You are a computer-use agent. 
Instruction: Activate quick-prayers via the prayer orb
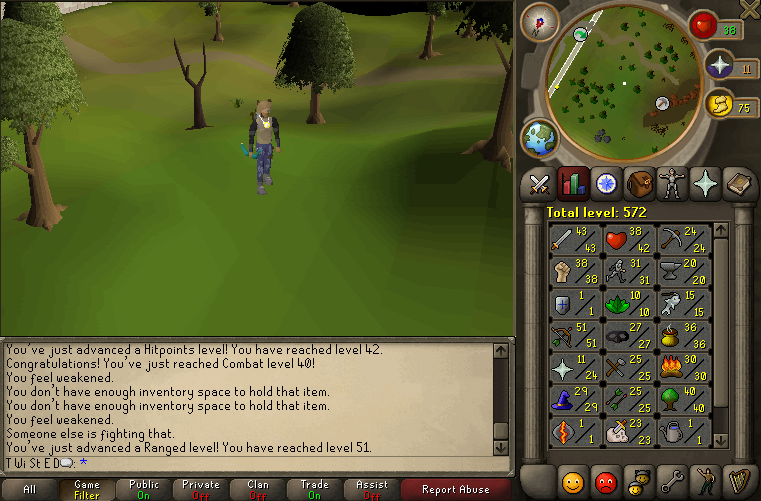tap(720, 66)
